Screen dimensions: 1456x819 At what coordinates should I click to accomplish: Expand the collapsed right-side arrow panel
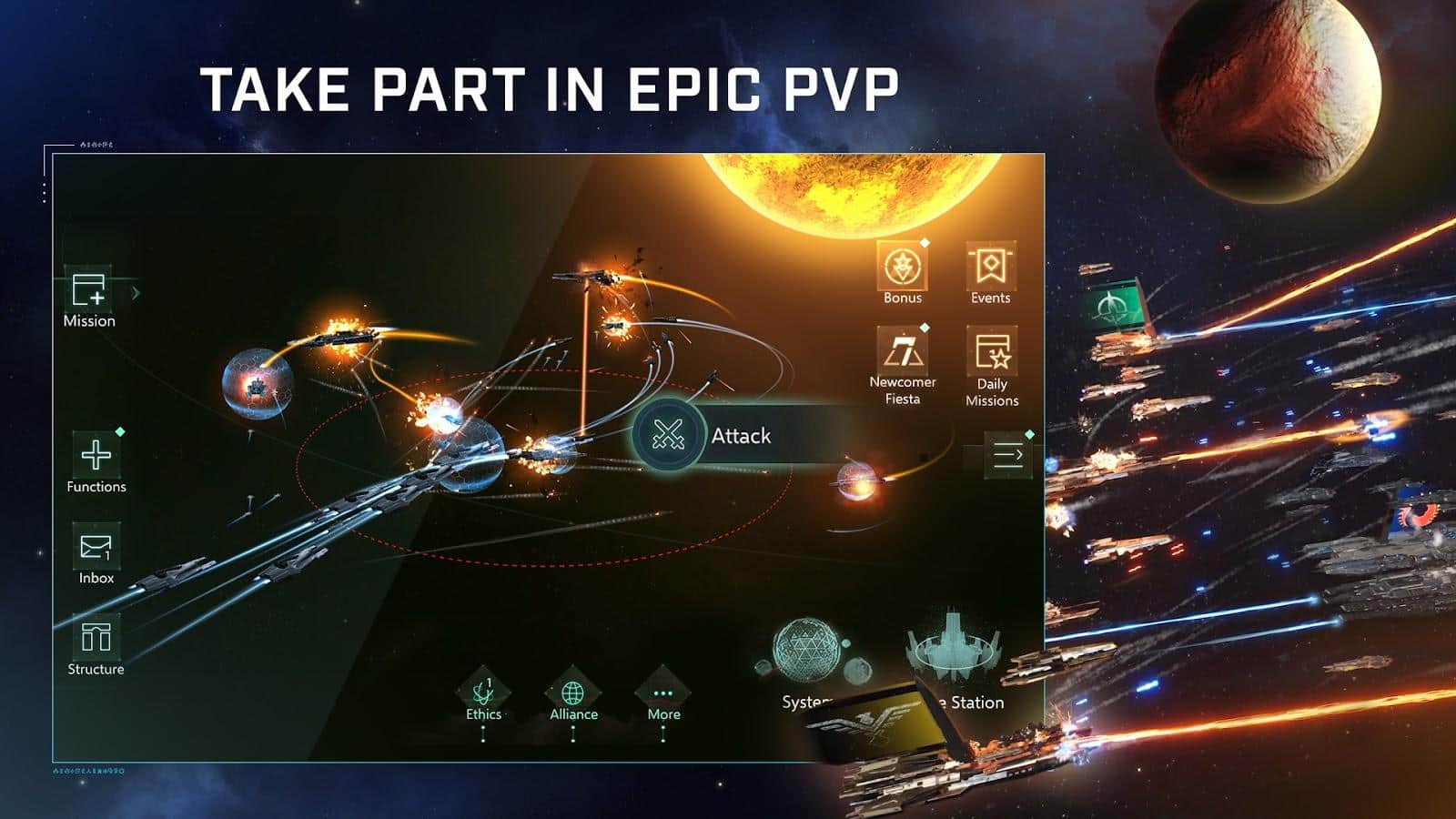[x=1007, y=455]
